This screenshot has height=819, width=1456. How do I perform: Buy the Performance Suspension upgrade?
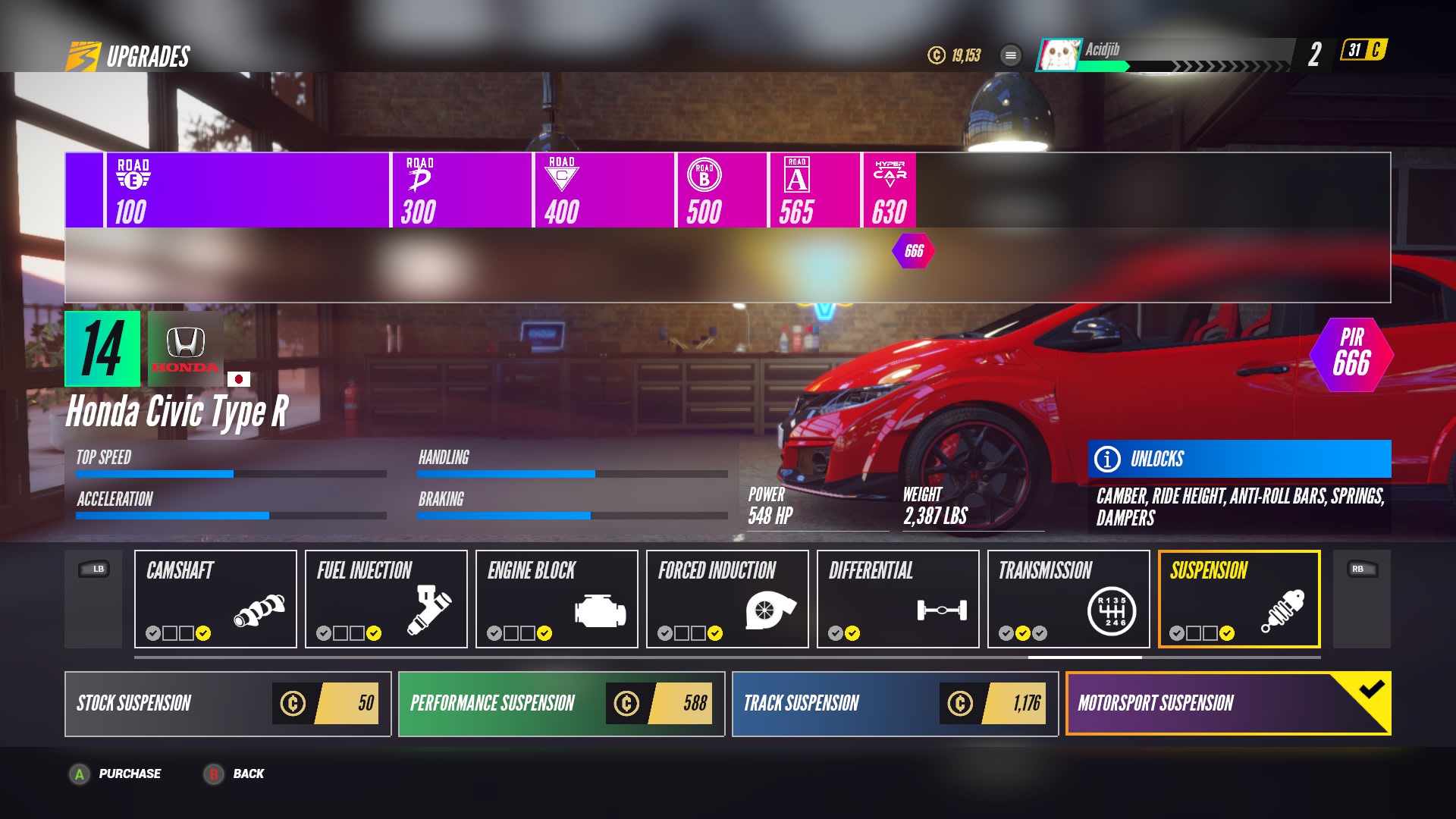click(x=561, y=704)
